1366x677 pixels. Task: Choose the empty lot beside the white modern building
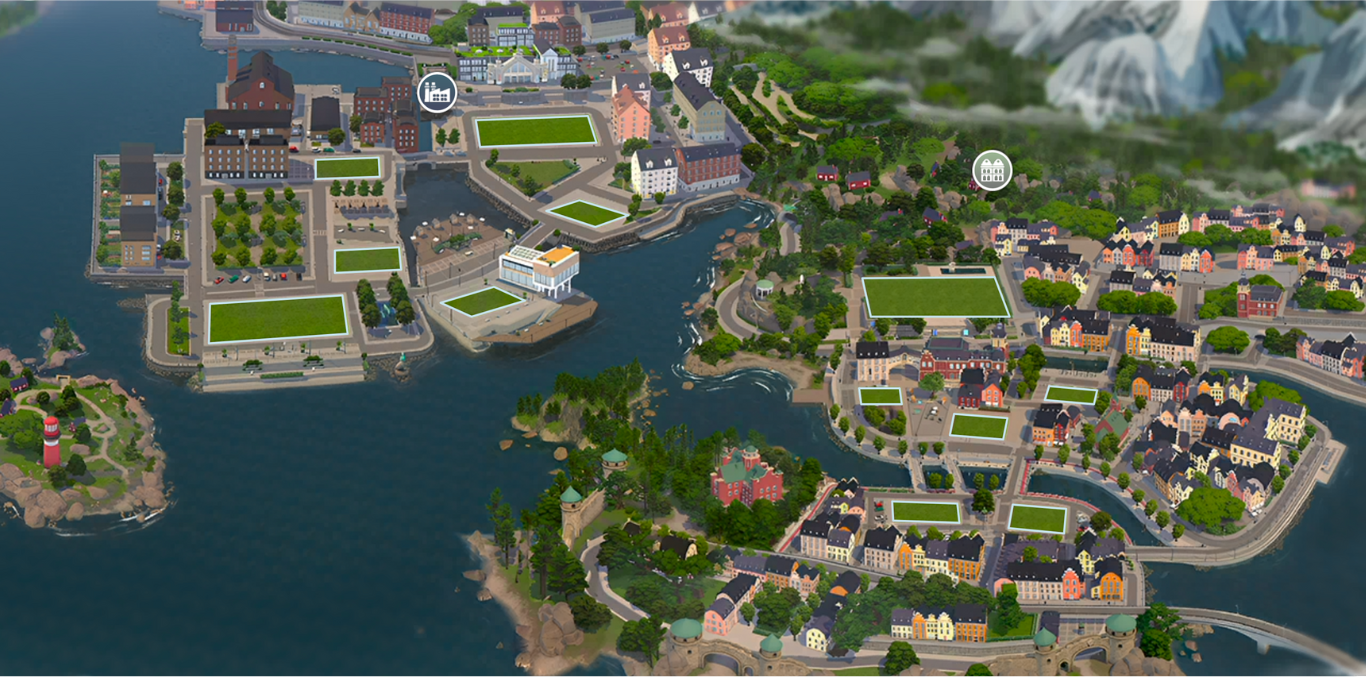(x=482, y=300)
